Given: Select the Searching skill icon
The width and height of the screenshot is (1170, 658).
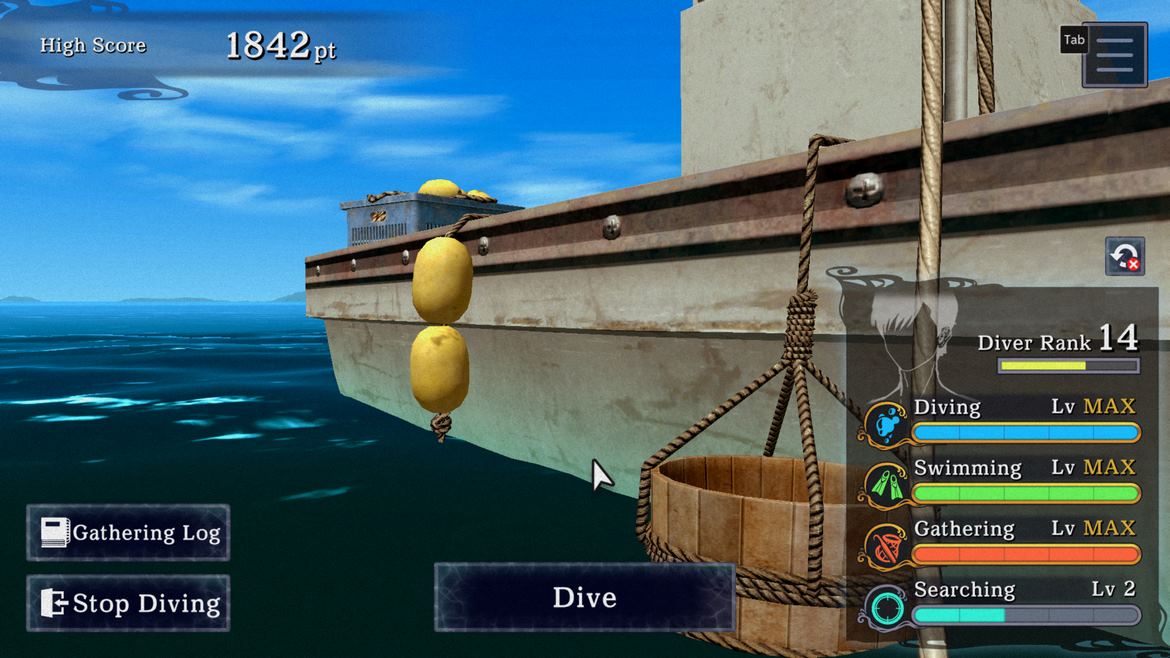Looking at the screenshot, I should click(885, 606).
